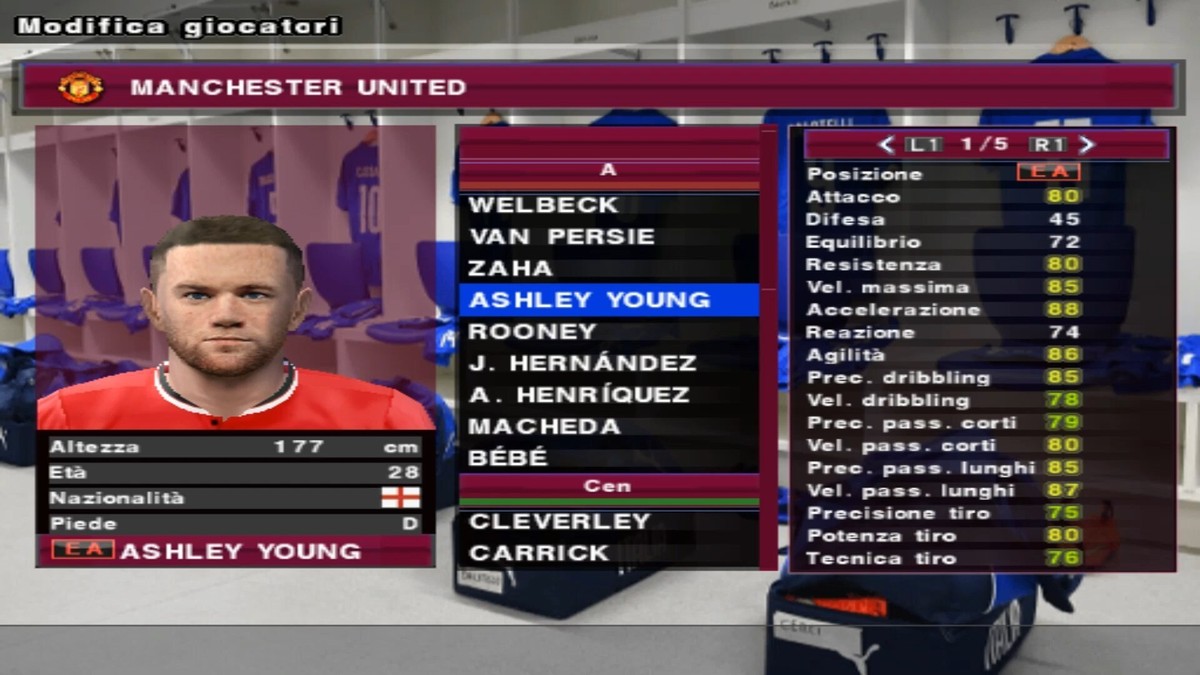Select Bébé from the attackers list
Viewport: 1200px width, 675px height.
508,458
